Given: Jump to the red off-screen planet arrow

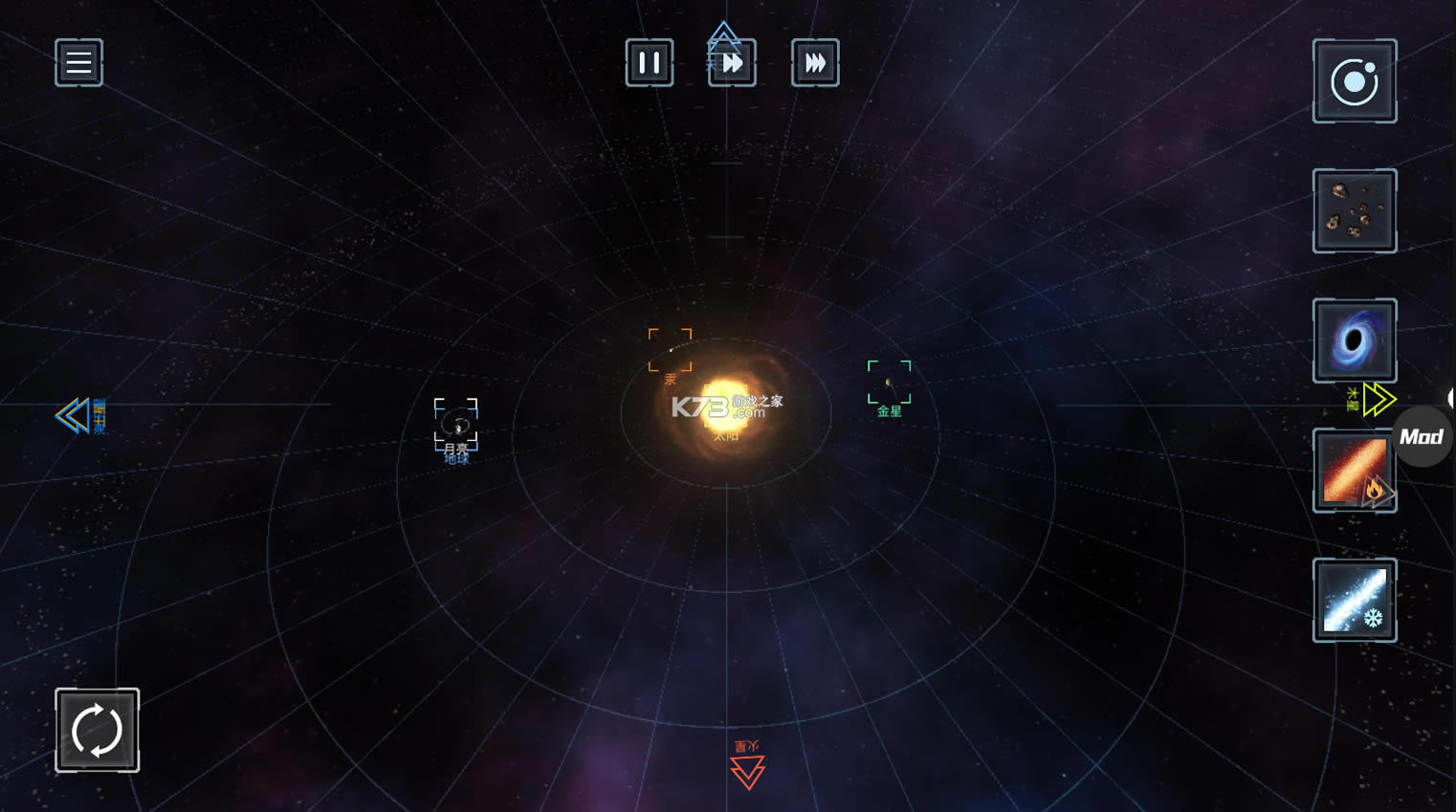Looking at the screenshot, I should [747, 770].
